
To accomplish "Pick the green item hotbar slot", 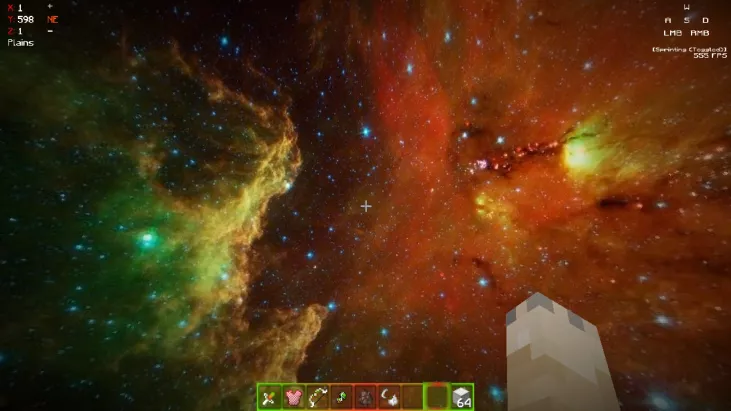I will pos(341,397).
